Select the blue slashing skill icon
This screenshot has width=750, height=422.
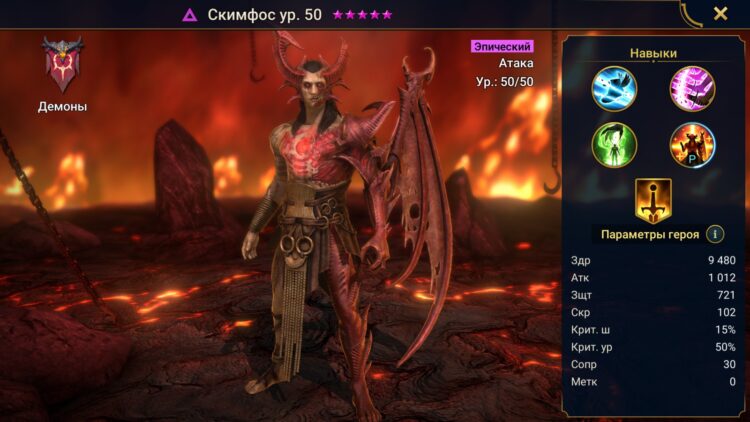613,88
